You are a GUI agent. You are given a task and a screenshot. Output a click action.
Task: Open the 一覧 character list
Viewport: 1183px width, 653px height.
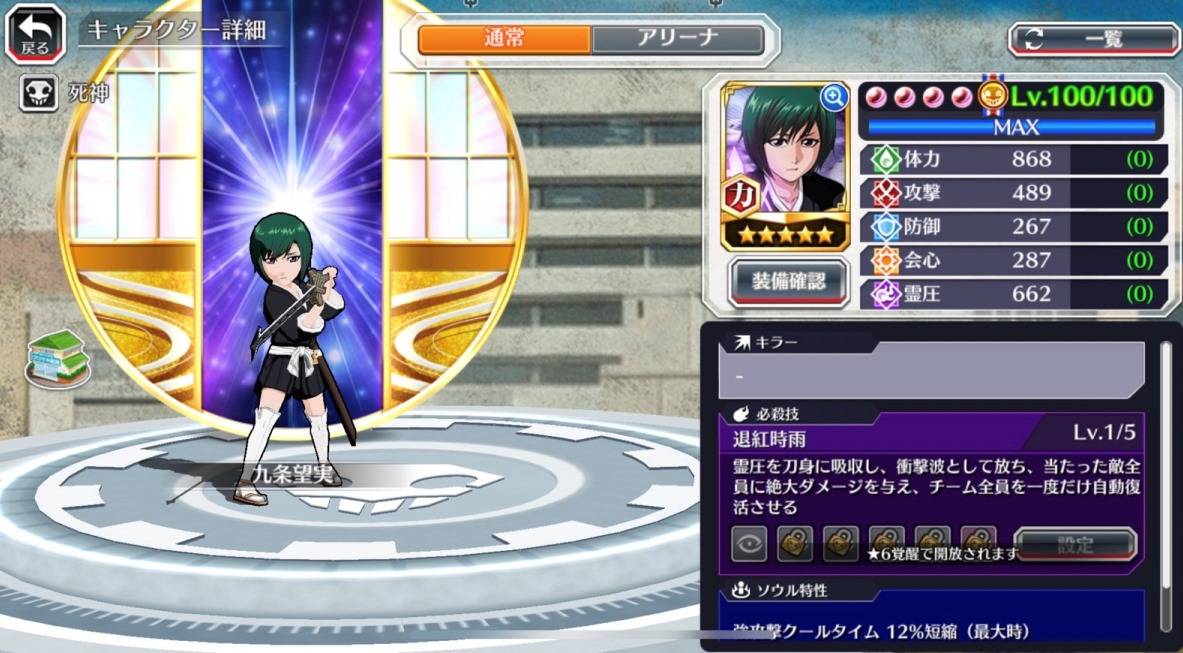tap(1094, 39)
